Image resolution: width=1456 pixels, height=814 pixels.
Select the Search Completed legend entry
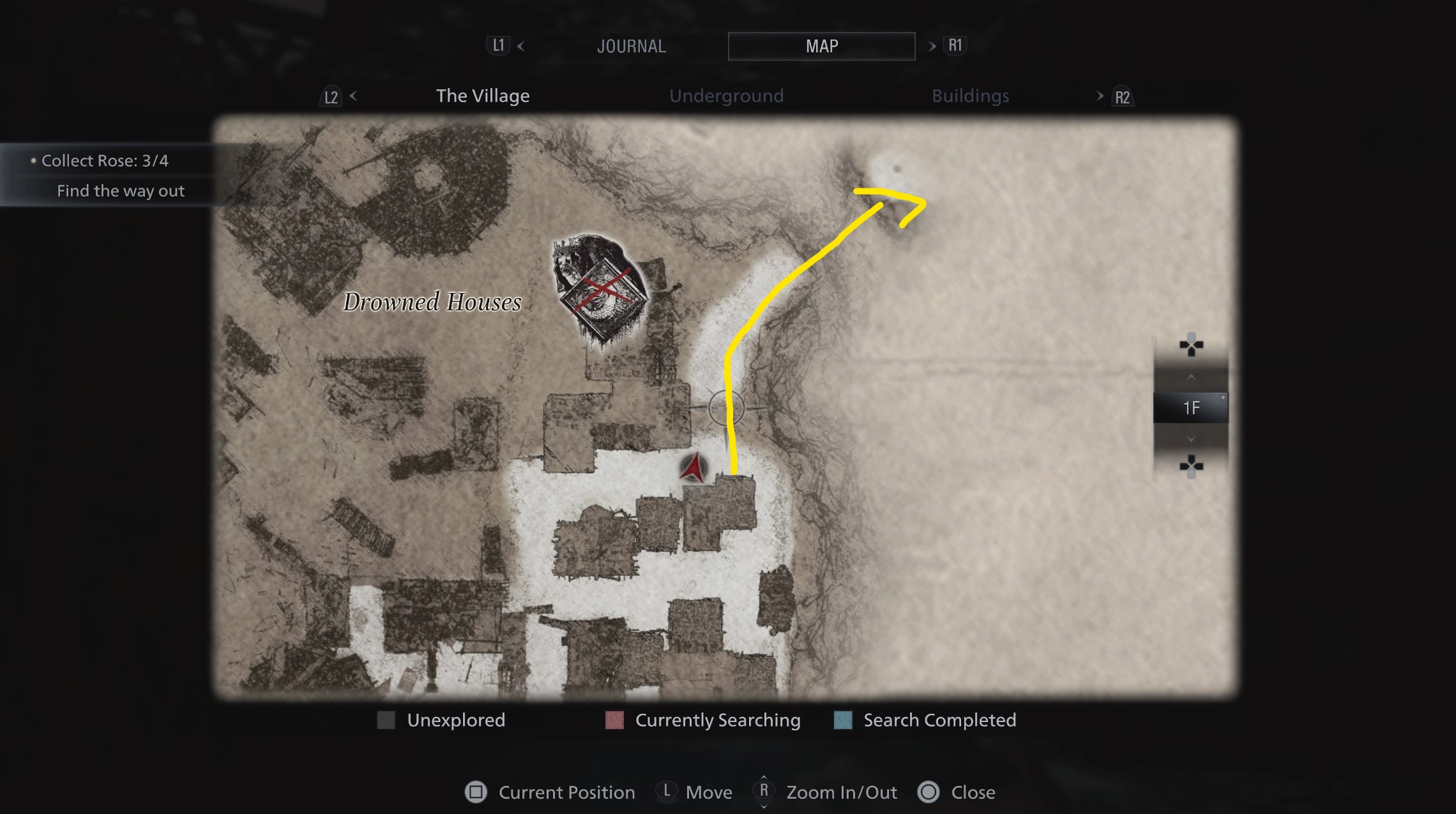pos(925,720)
